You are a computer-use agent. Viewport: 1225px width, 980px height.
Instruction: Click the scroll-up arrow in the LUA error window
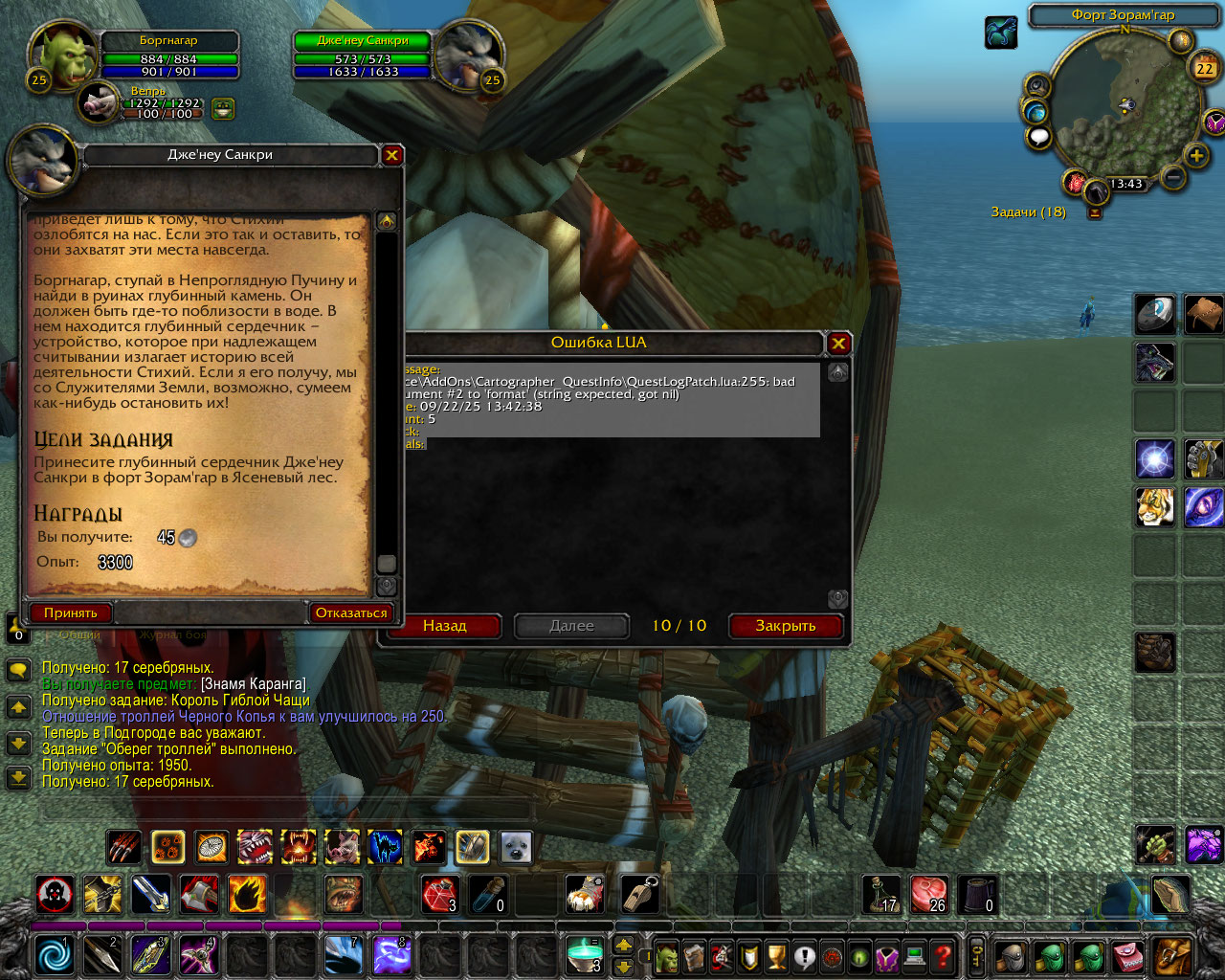(838, 372)
